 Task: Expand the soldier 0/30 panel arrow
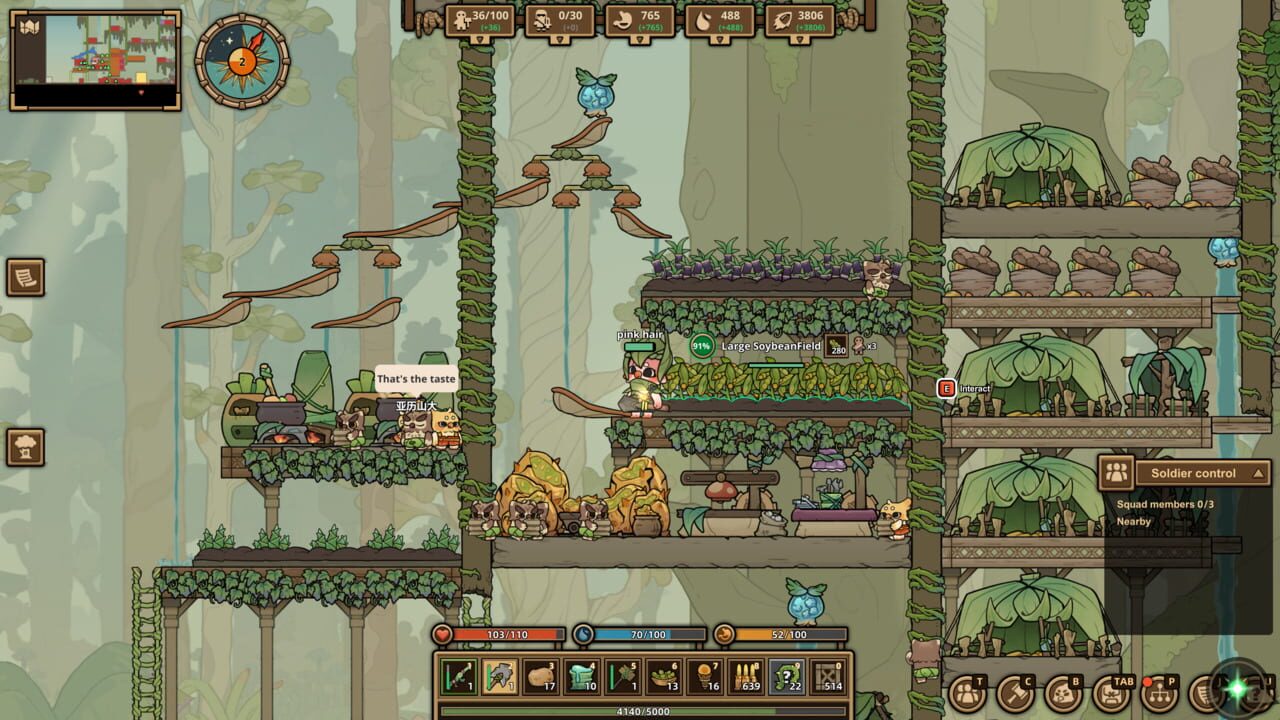[x=561, y=40]
